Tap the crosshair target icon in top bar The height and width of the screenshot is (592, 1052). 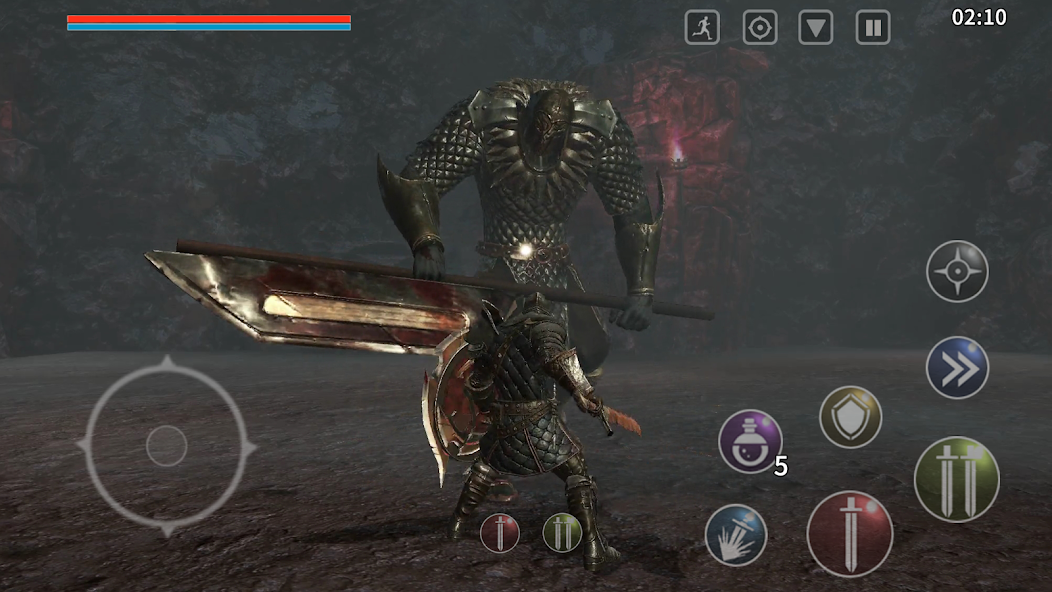pos(760,28)
